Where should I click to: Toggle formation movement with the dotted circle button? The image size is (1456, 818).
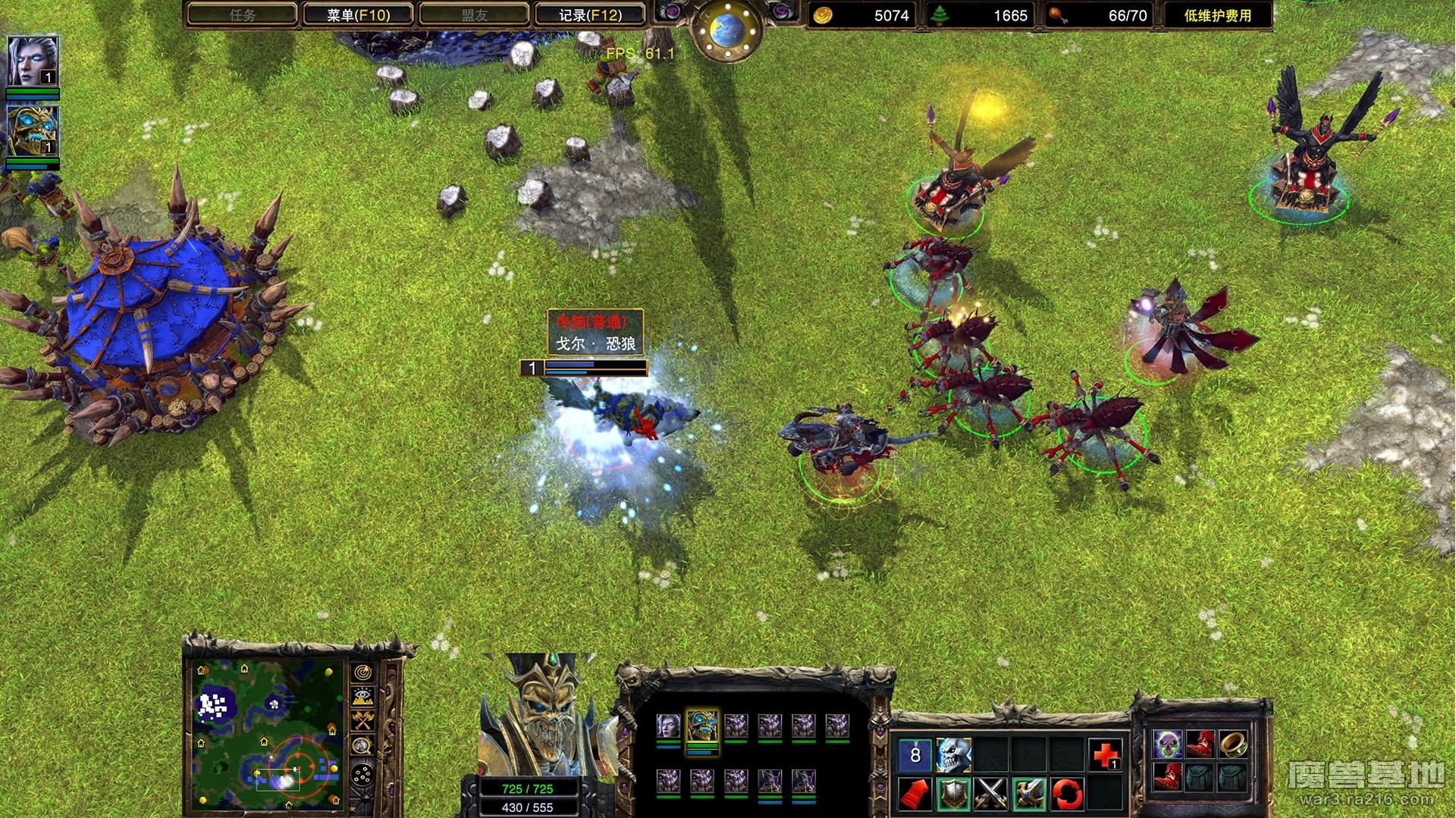tap(363, 775)
